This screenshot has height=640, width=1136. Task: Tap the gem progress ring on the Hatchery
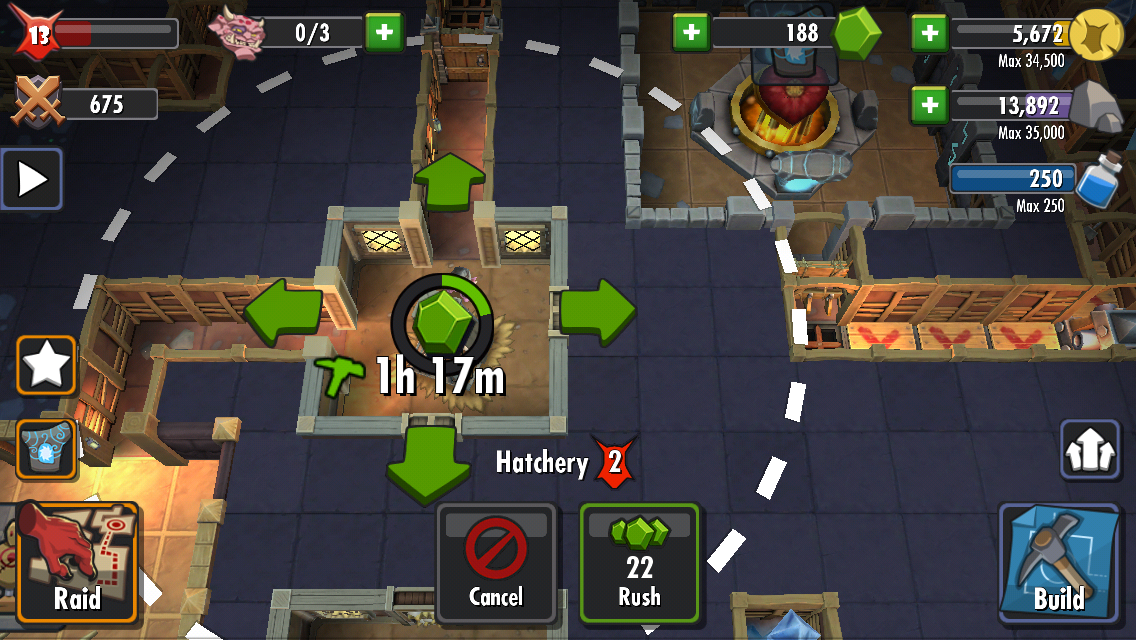442,318
